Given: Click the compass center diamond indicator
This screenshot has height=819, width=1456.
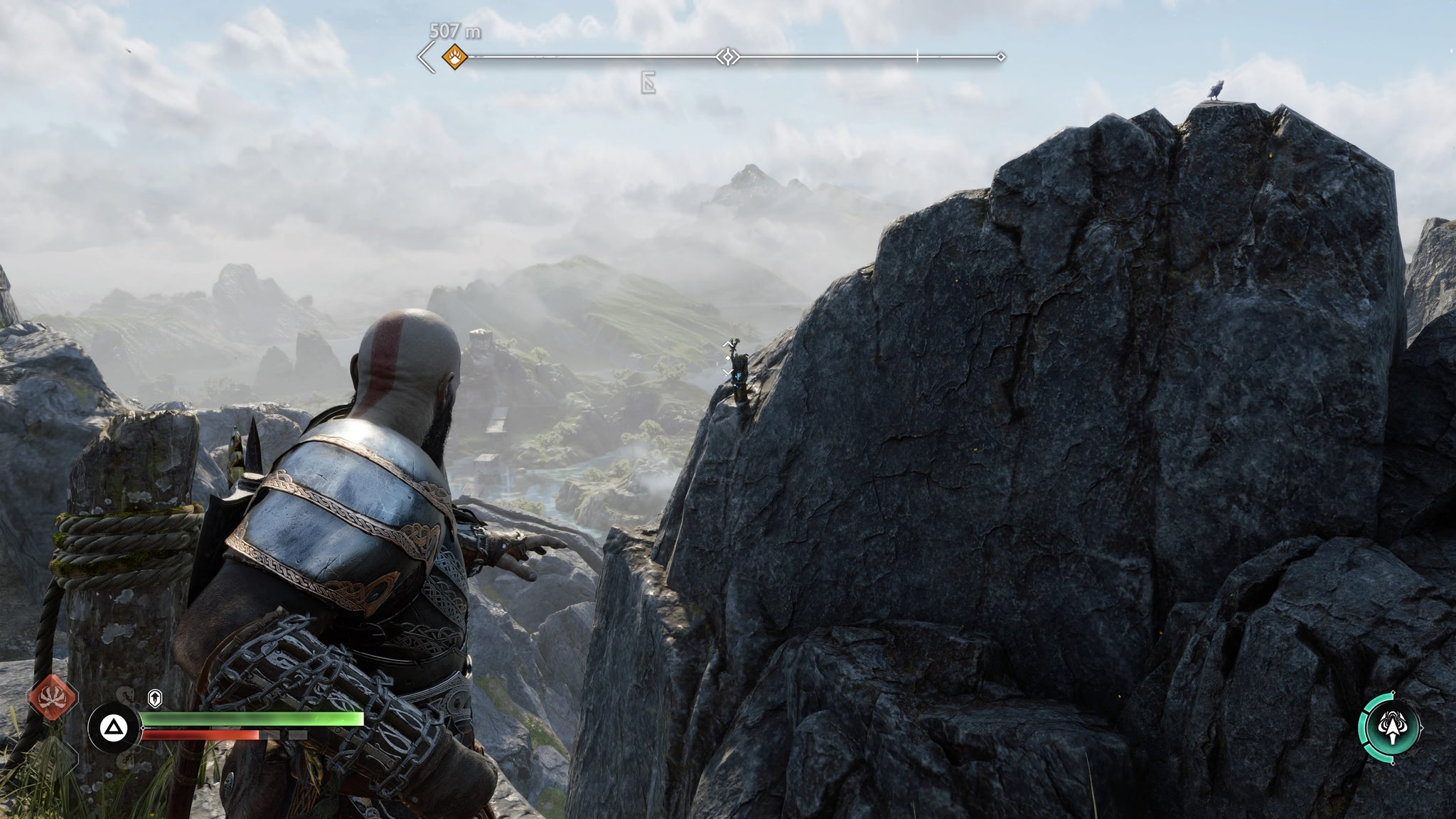Looking at the screenshot, I should click(x=727, y=56).
